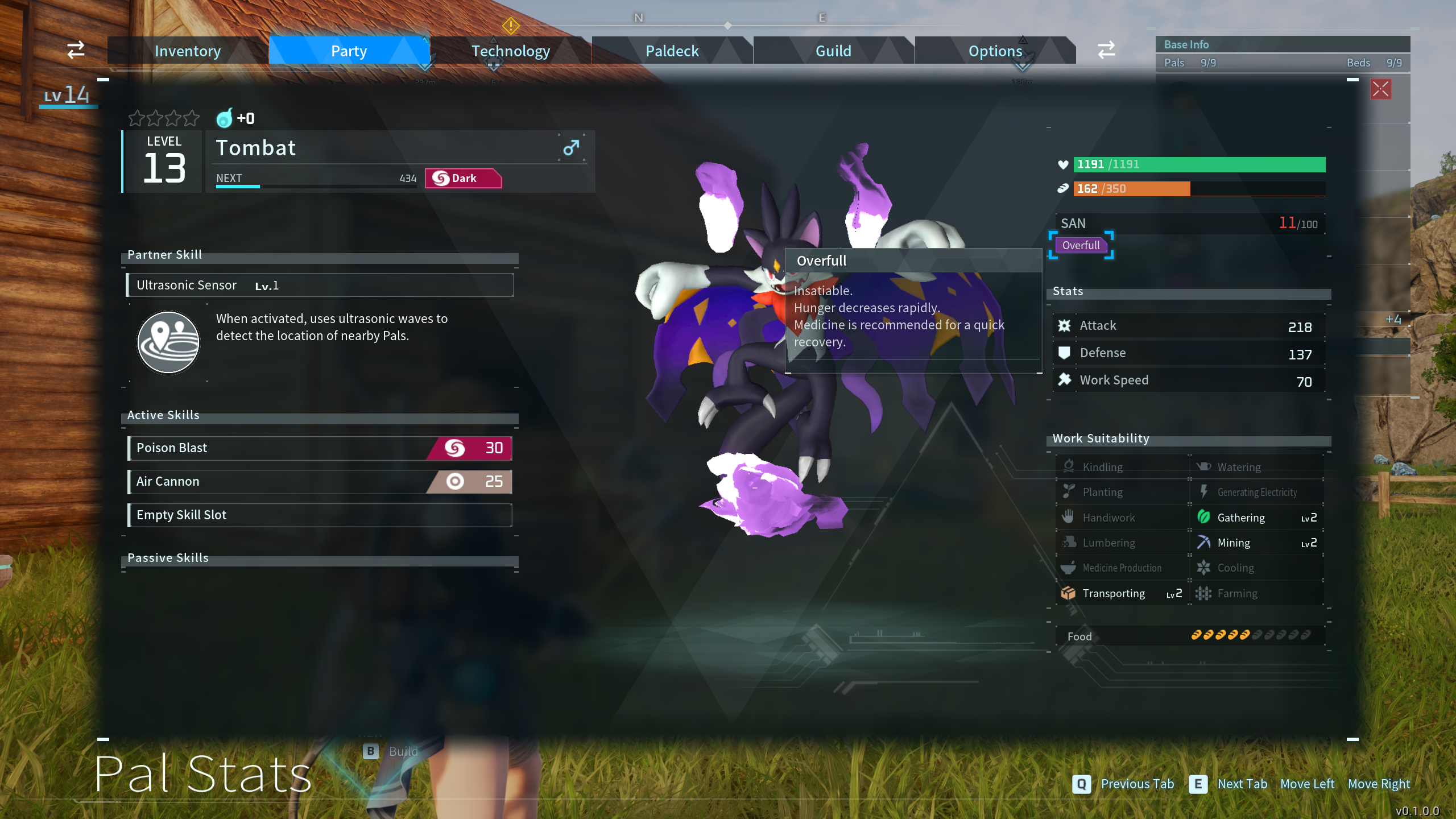Click the left tab-switch arrows icon

tap(76, 50)
